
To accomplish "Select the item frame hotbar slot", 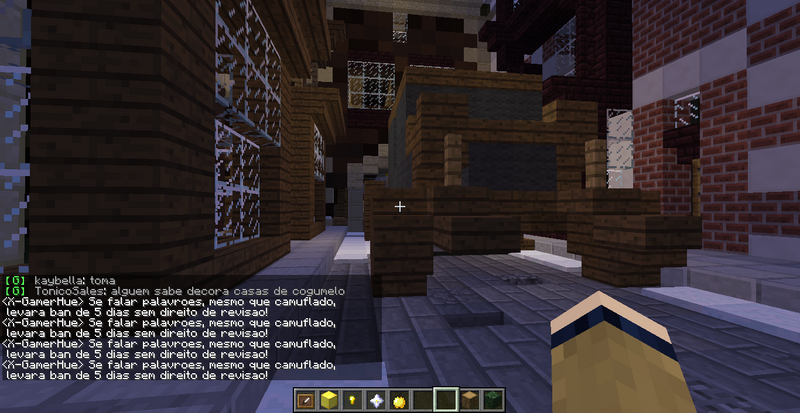I will tap(307, 400).
